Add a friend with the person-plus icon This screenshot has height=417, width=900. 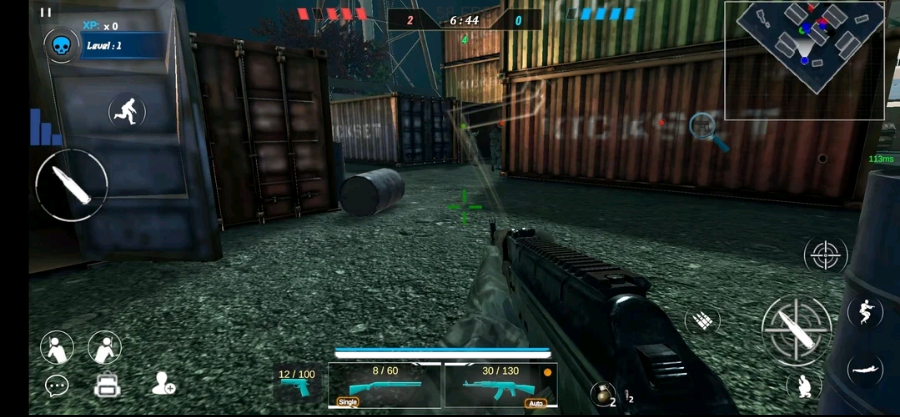click(163, 383)
